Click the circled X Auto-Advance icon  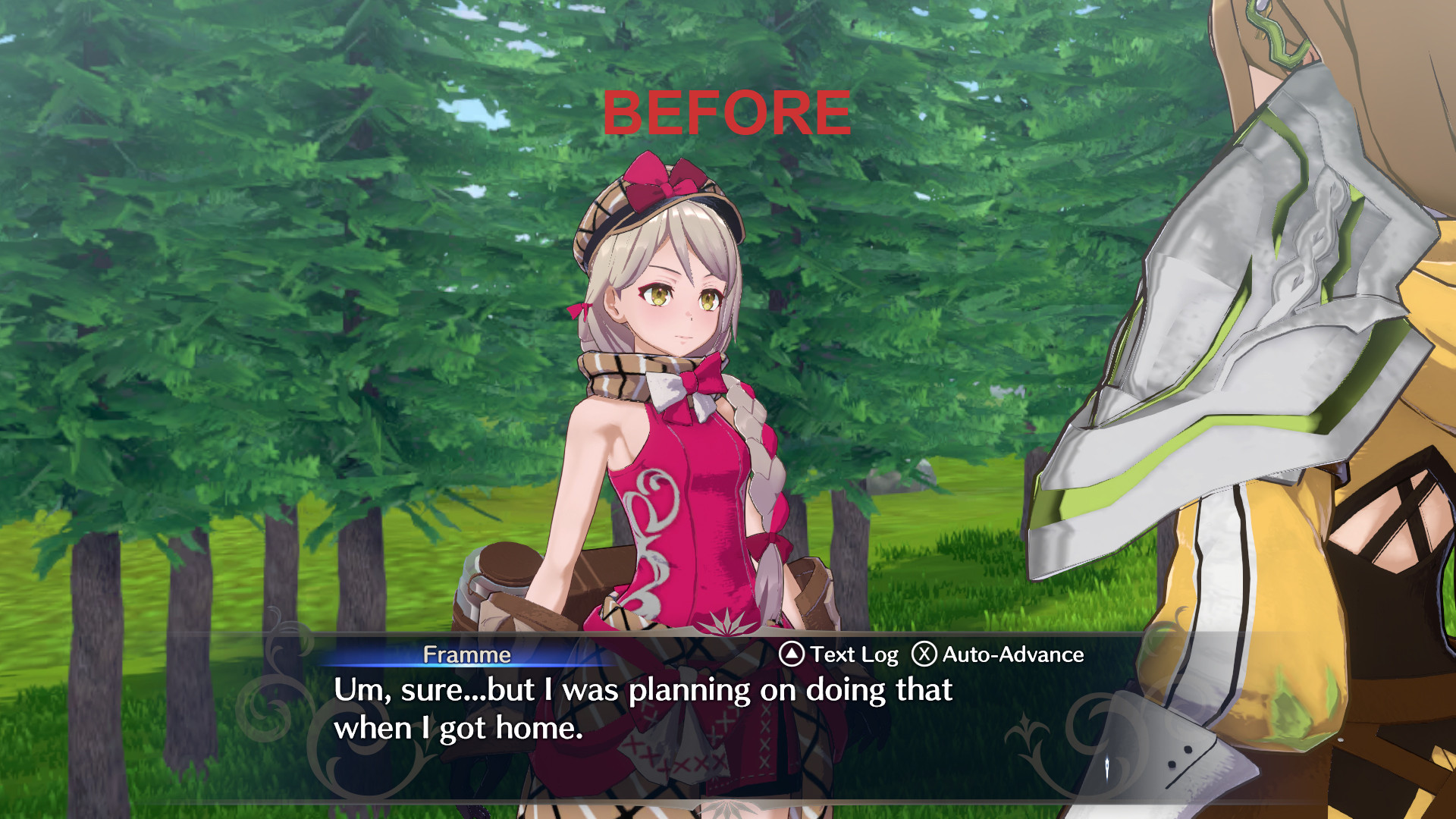point(924,654)
